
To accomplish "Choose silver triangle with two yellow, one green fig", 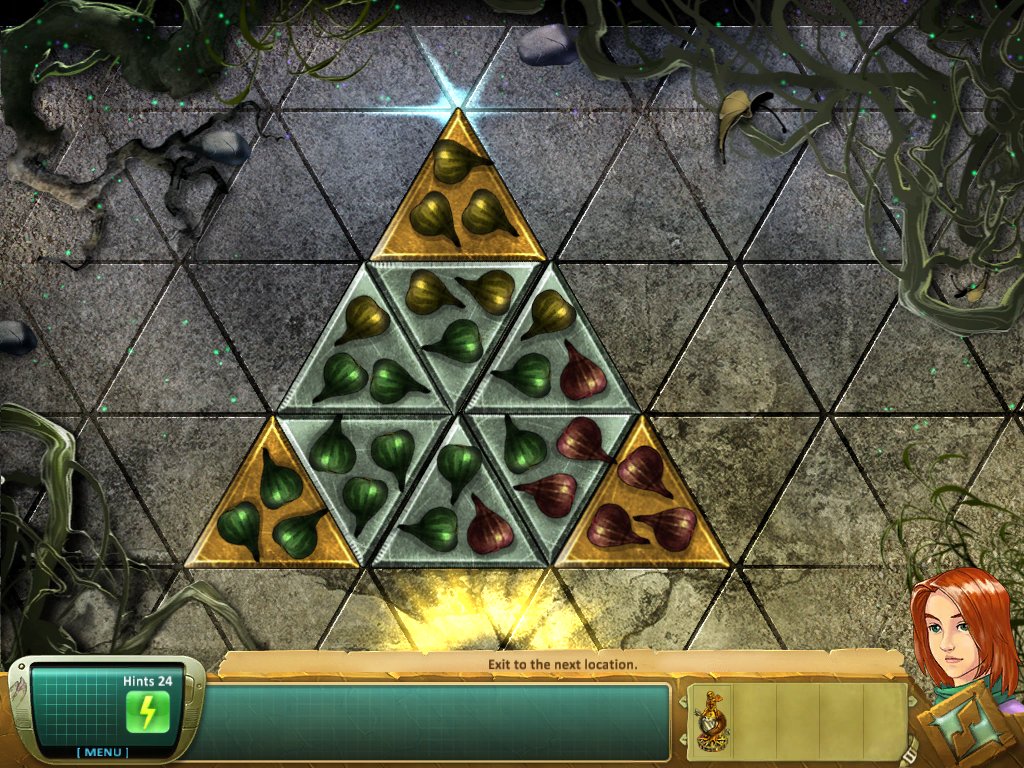I will (x=458, y=310).
